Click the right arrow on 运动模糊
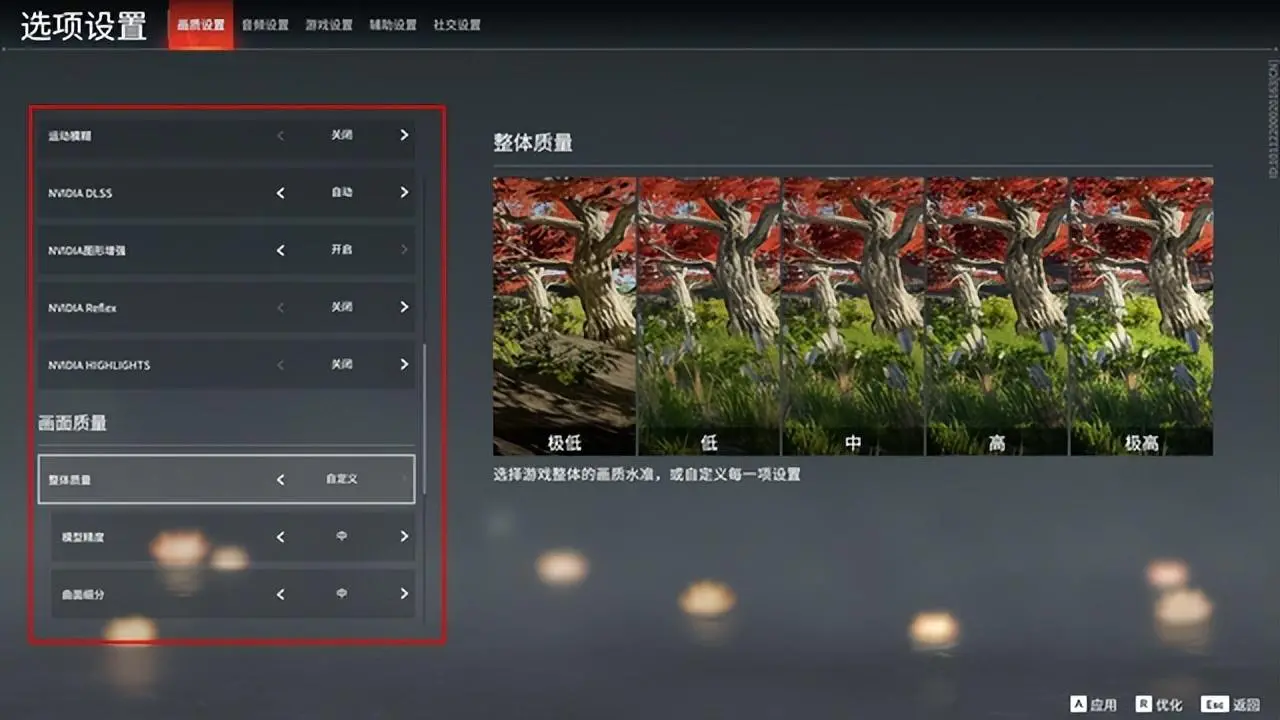 point(404,136)
